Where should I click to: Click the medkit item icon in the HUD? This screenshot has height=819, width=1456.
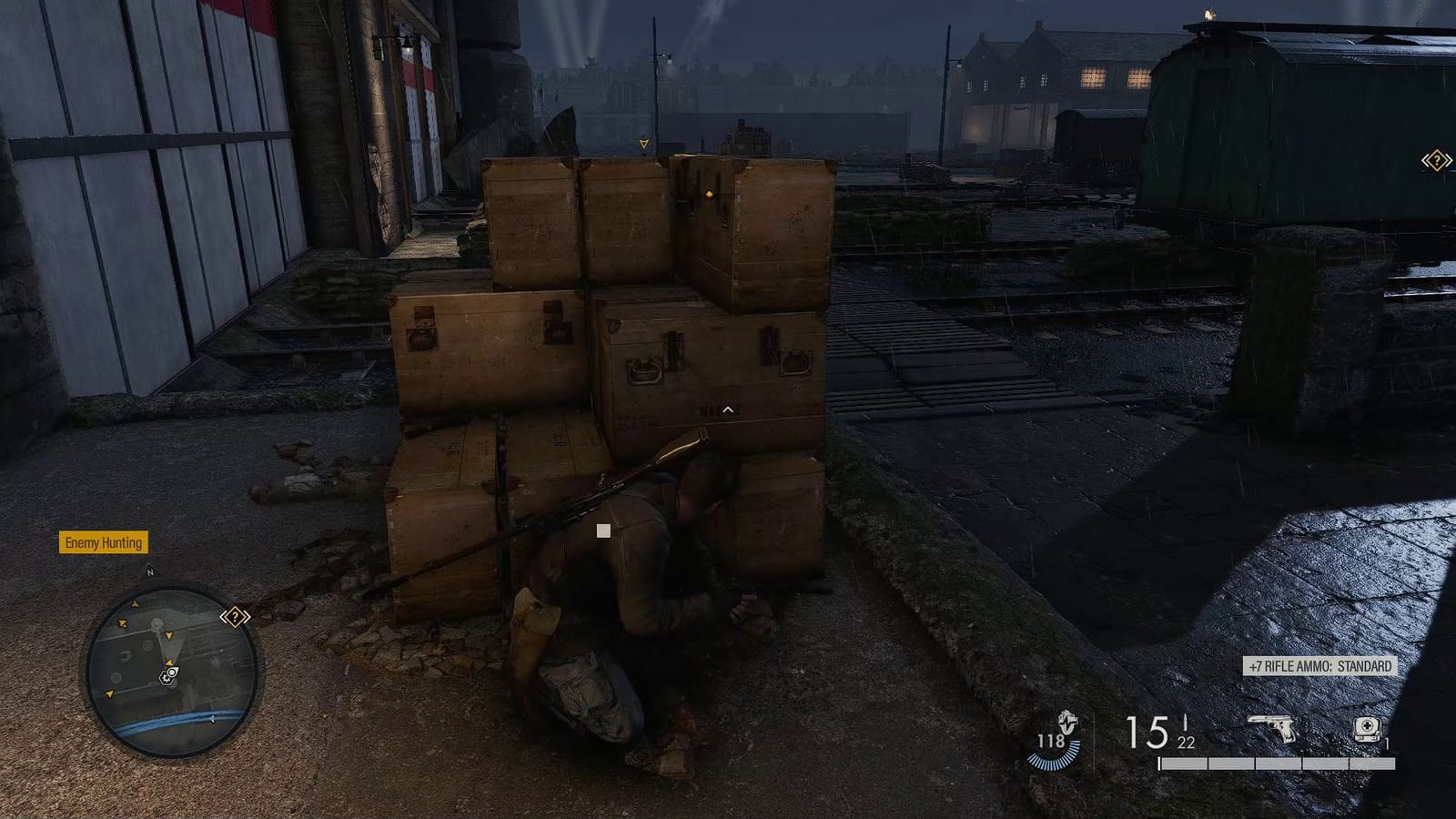coord(1366,728)
